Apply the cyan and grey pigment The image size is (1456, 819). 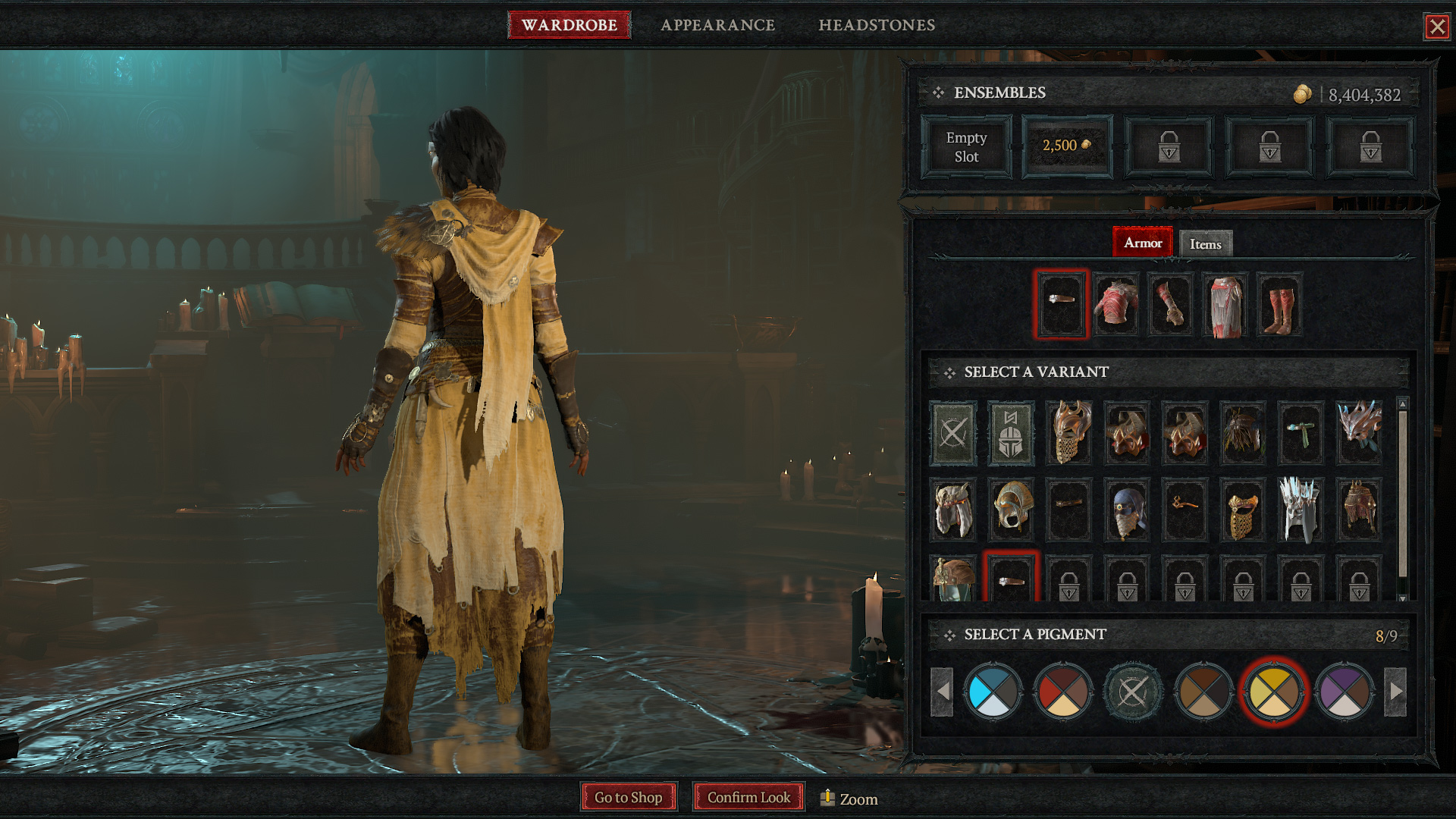coord(993,691)
